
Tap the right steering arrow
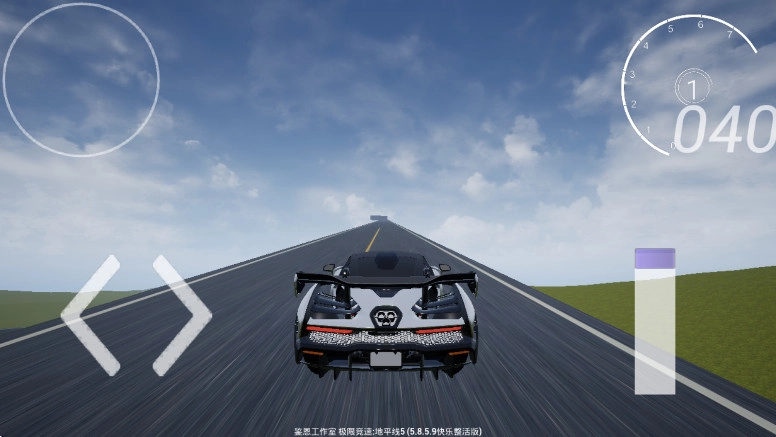182,314
